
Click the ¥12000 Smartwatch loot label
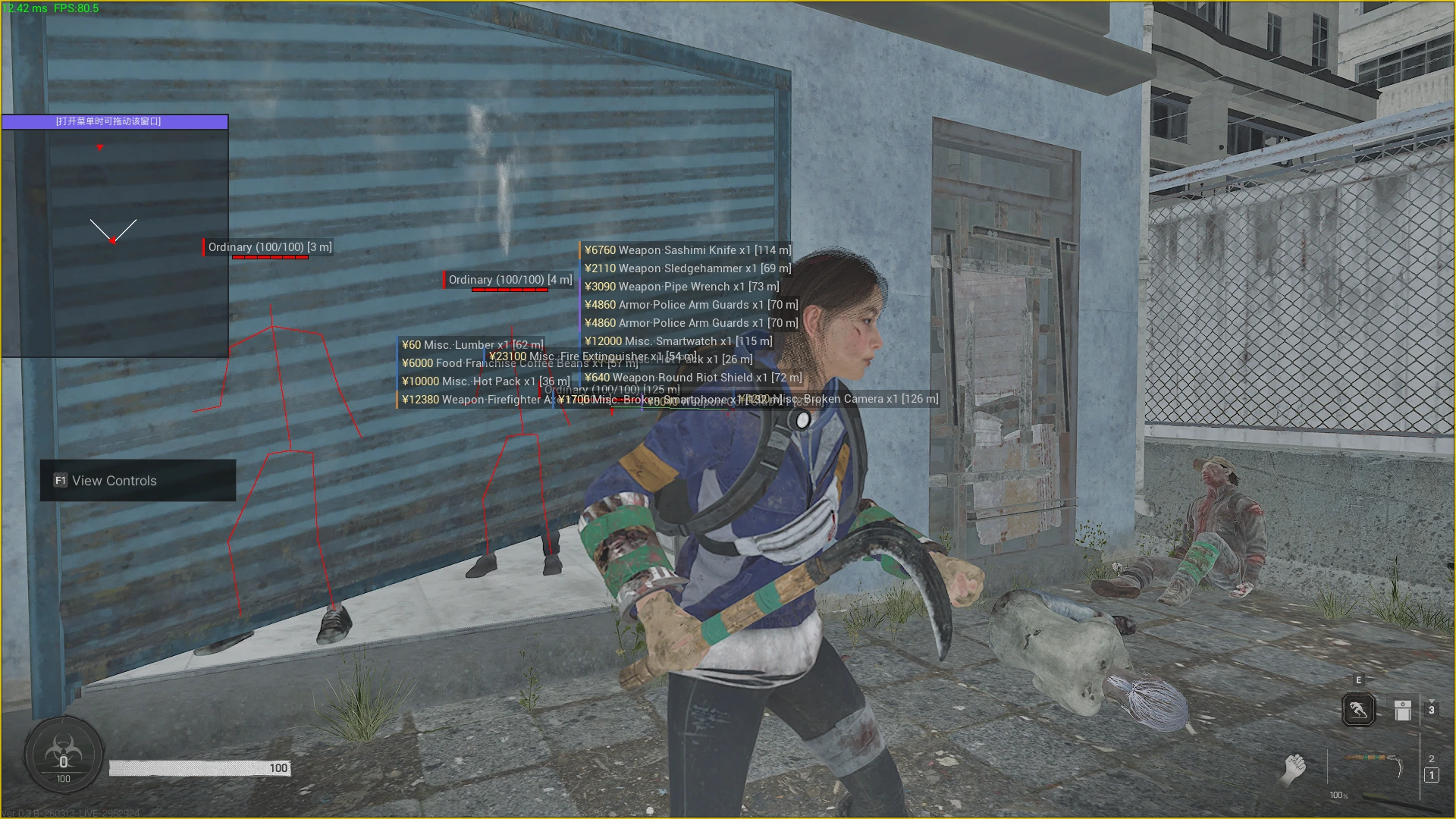pos(679,340)
